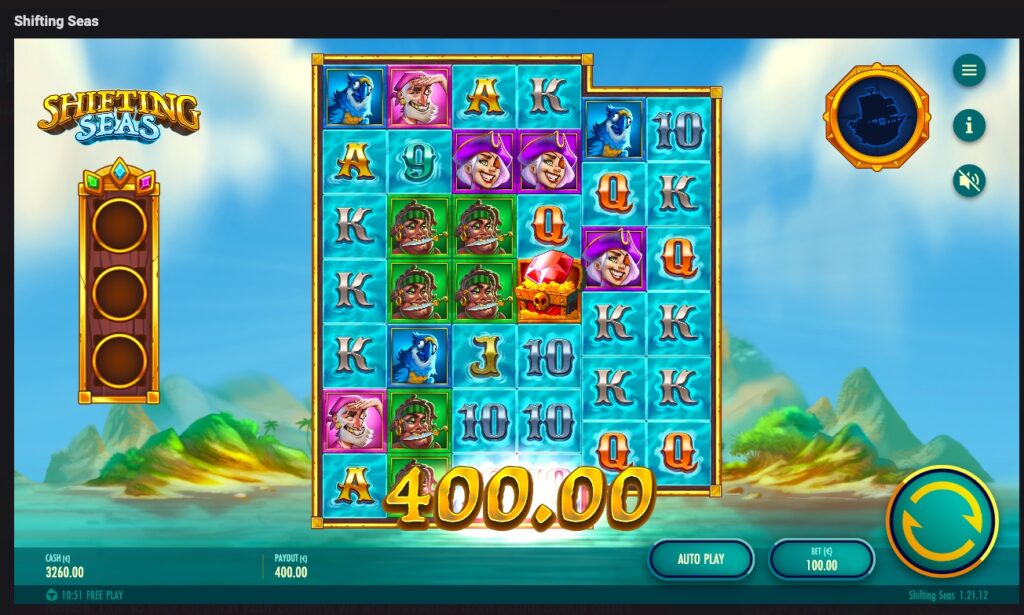
Task: Show the game info paytable
Action: (x=968, y=125)
